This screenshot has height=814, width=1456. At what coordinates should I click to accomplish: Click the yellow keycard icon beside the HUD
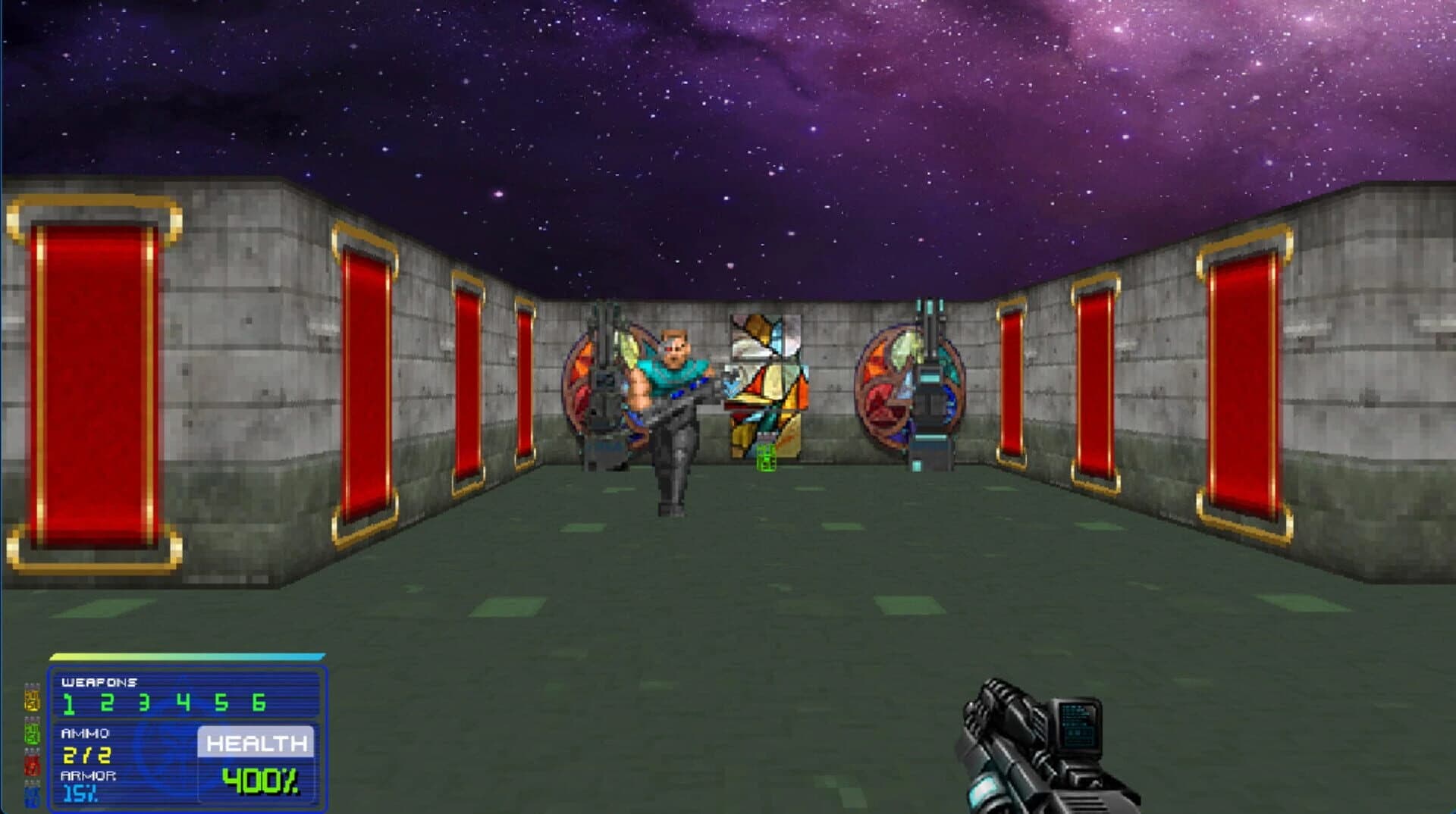[31, 700]
